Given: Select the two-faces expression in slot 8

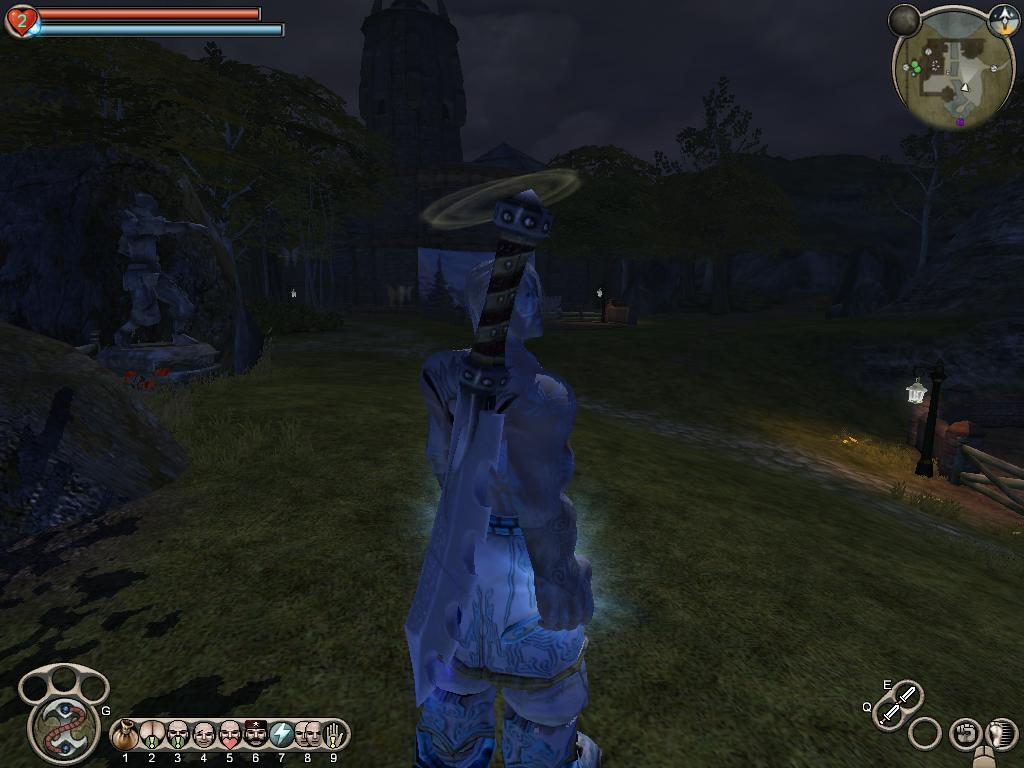Looking at the screenshot, I should coord(307,735).
